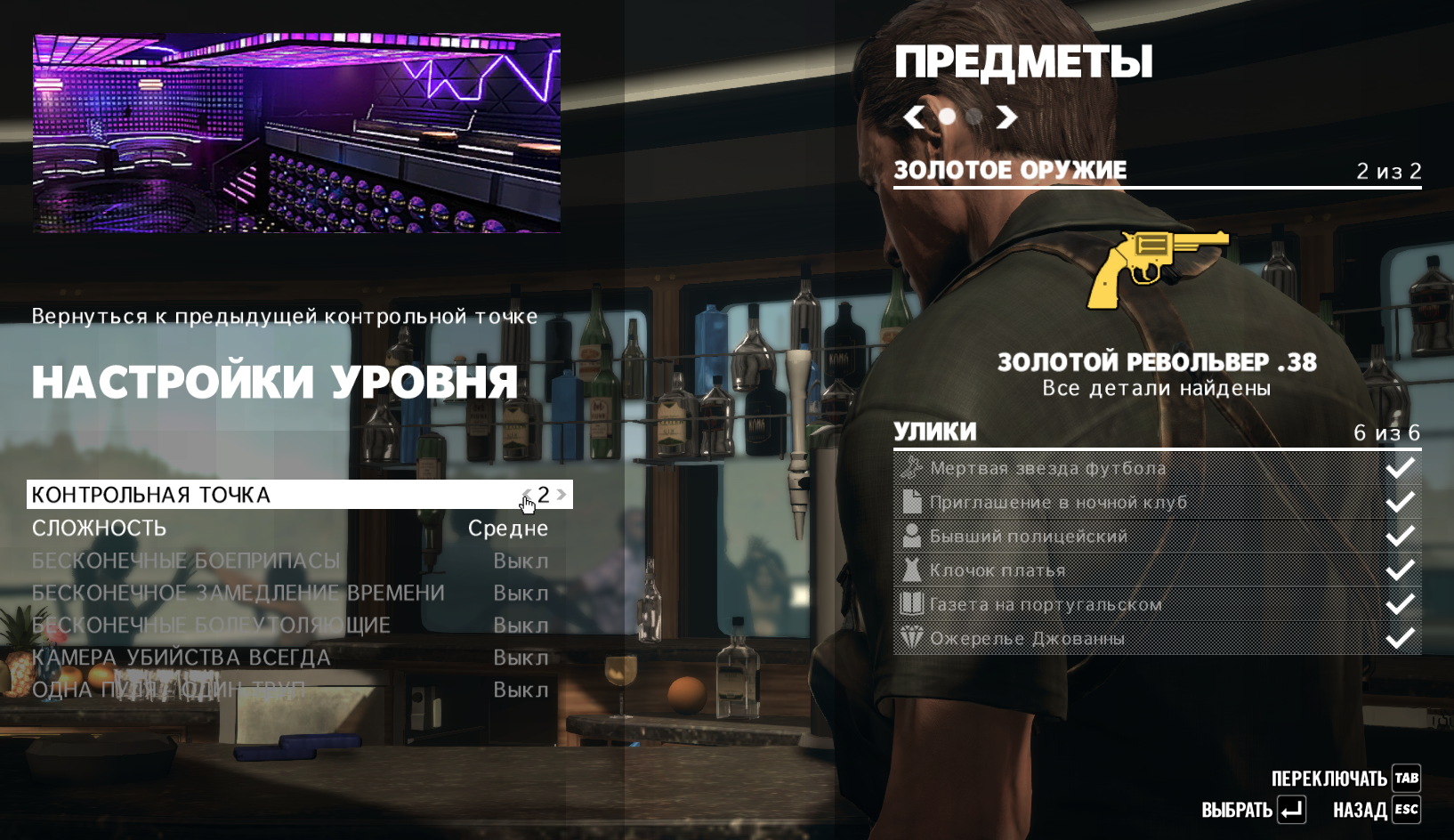The width and height of the screenshot is (1454, 840).
Task: Advance checkpoint with the right arrow
Action: coord(561,495)
